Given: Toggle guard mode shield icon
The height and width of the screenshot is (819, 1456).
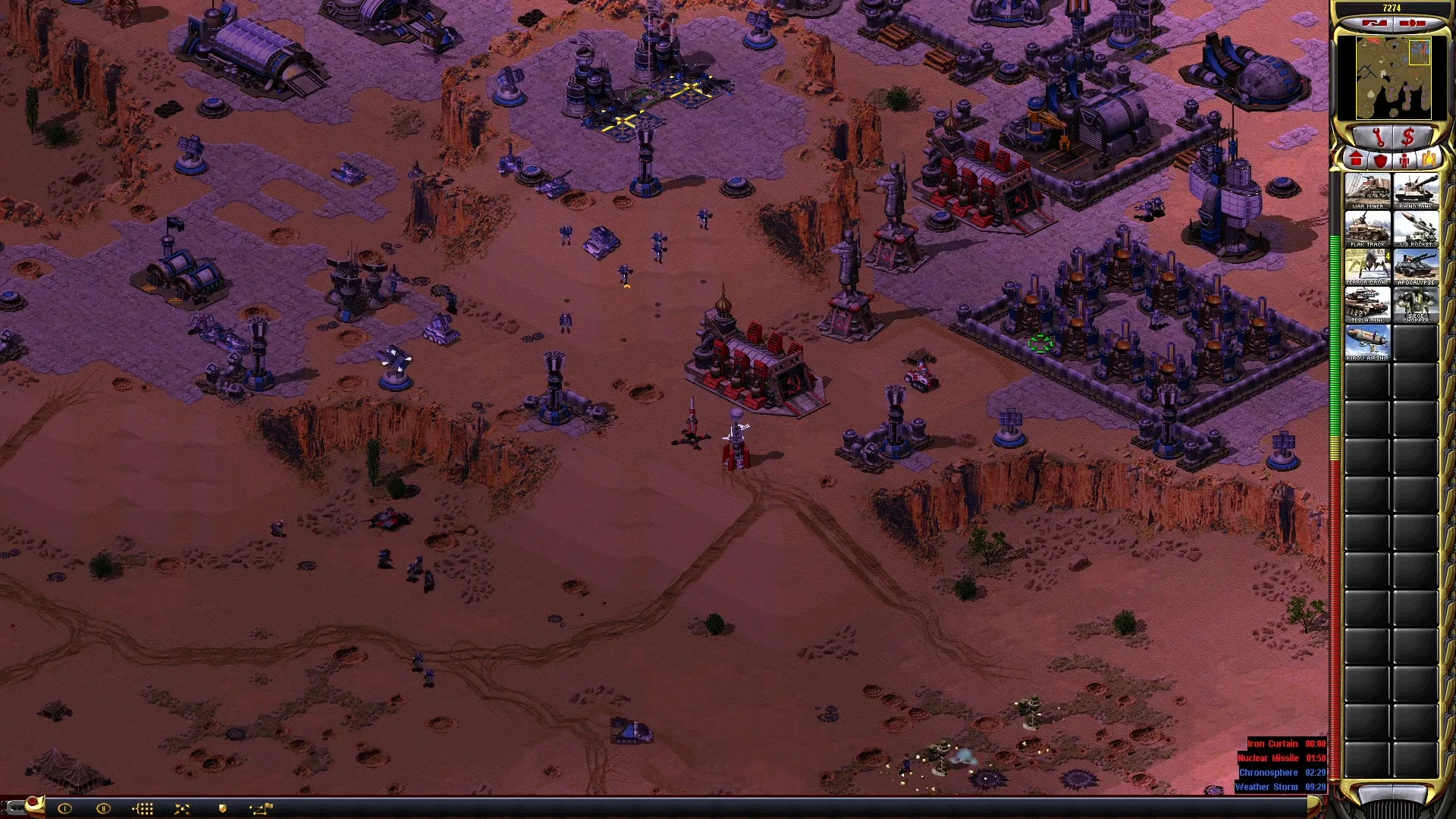Looking at the screenshot, I should click(x=222, y=808).
